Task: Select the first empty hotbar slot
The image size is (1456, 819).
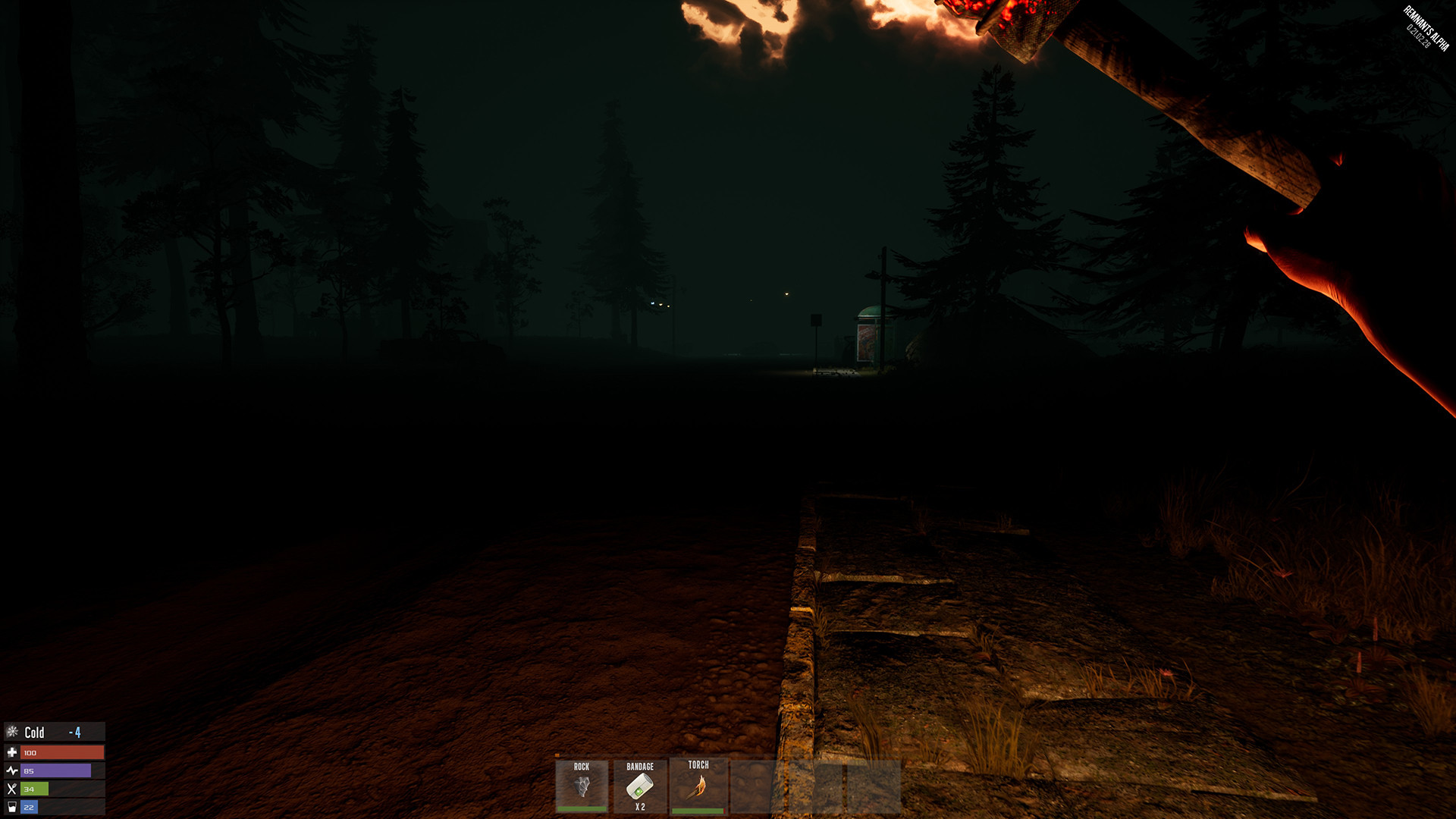Action: tap(753, 786)
